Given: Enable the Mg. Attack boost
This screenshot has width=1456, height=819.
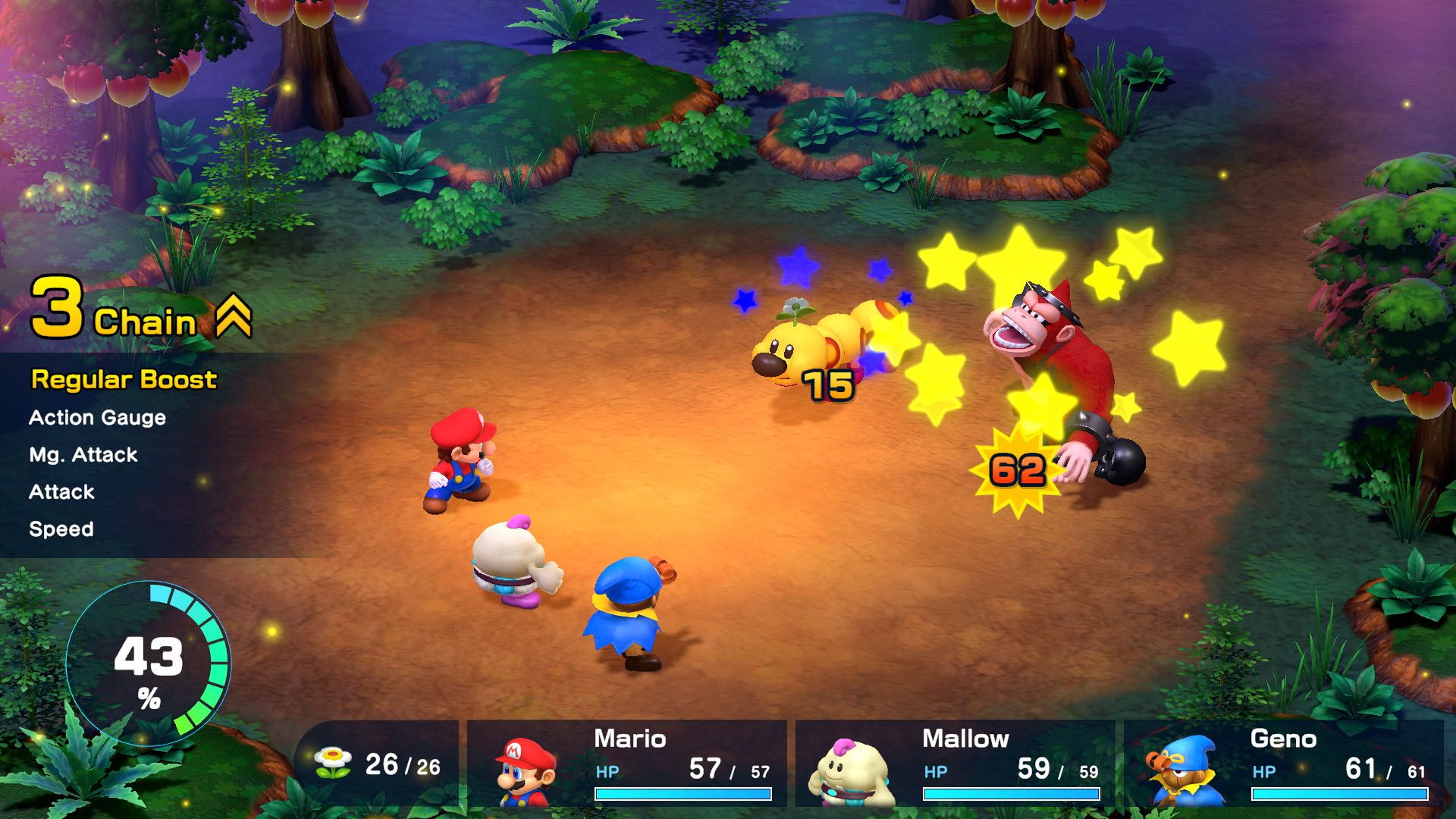Looking at the screenshot, I should pyautogui.click(x=83, y=454).
